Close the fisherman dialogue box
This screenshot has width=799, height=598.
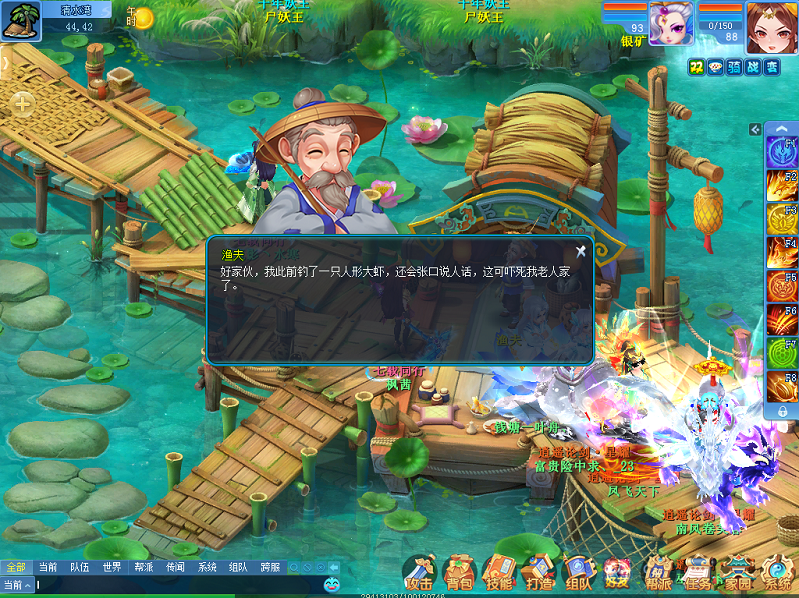click(580, 252)
